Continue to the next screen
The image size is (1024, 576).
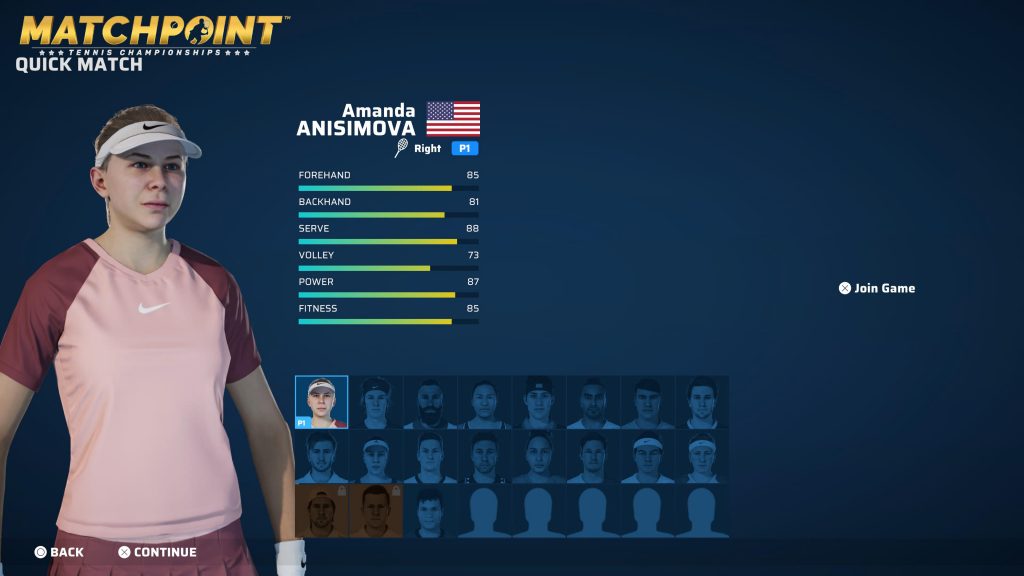pyautogui.click(x=157, y=552)
